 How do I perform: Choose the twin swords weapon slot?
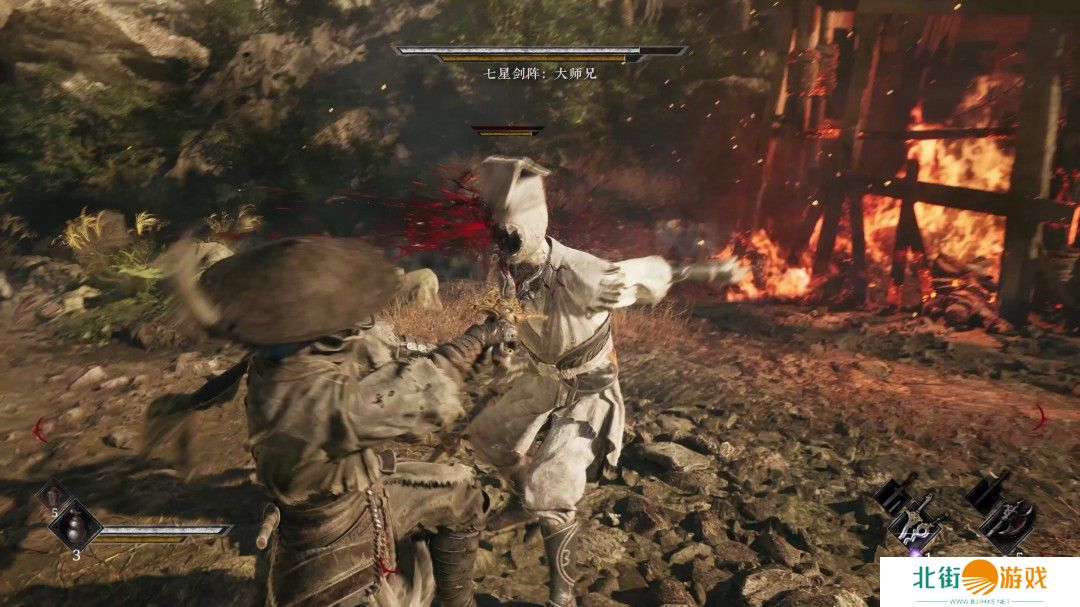tap(914, 526)
